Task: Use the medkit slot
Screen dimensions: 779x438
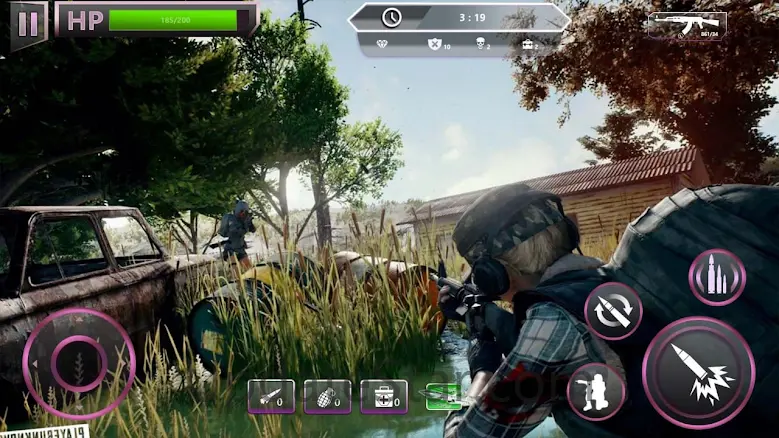Action: point(384,397)
